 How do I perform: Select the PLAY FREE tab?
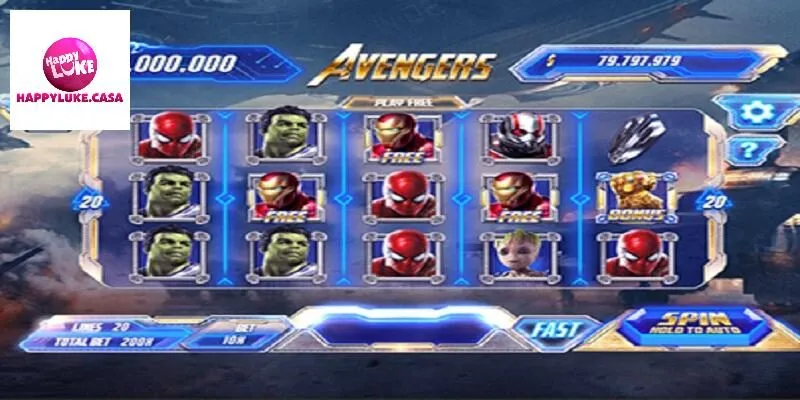[x=392, y=102]
